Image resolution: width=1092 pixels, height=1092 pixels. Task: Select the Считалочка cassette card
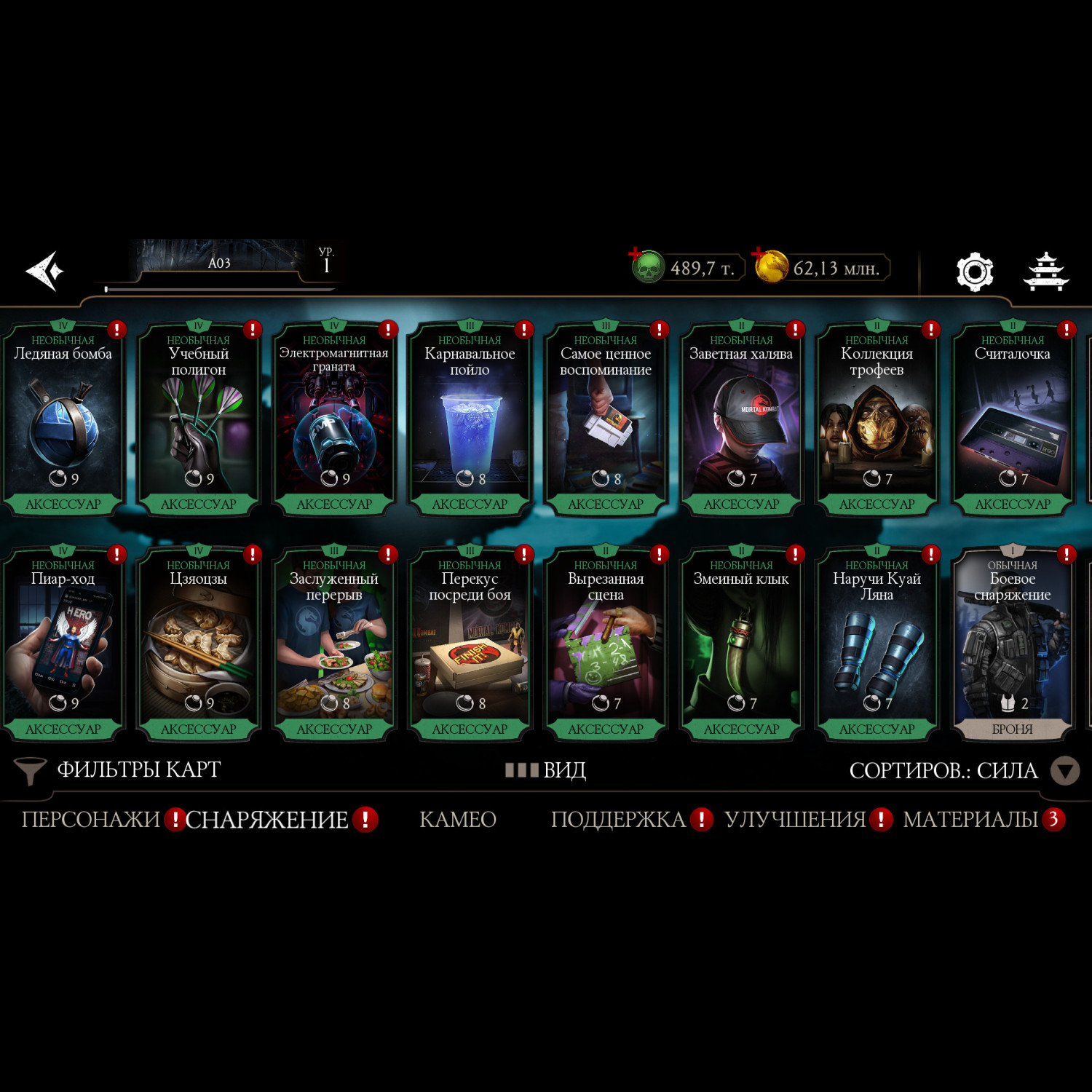(x=1012, y=419)
